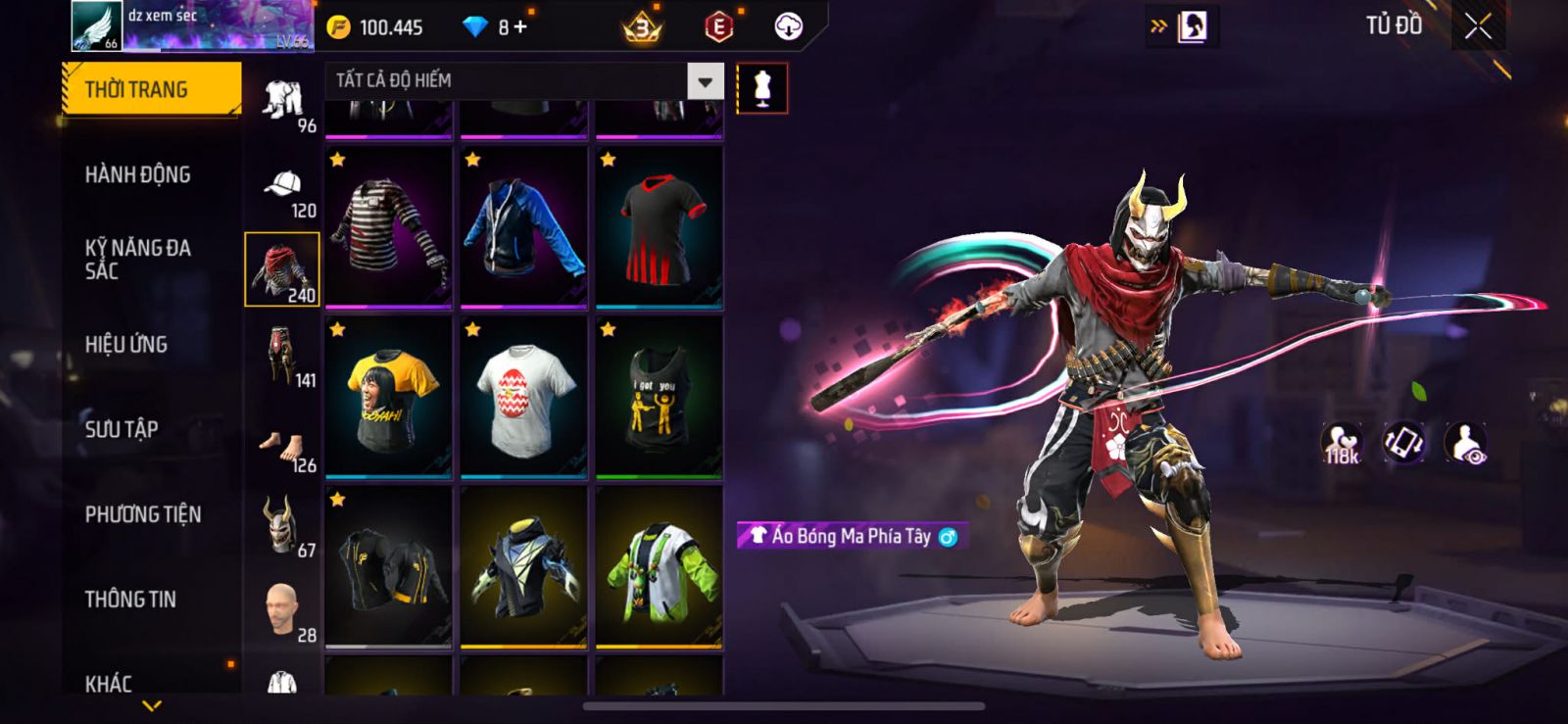
Task: Open the Thời Trang tab
Action: pyautogui.click(x=150, y=89)
